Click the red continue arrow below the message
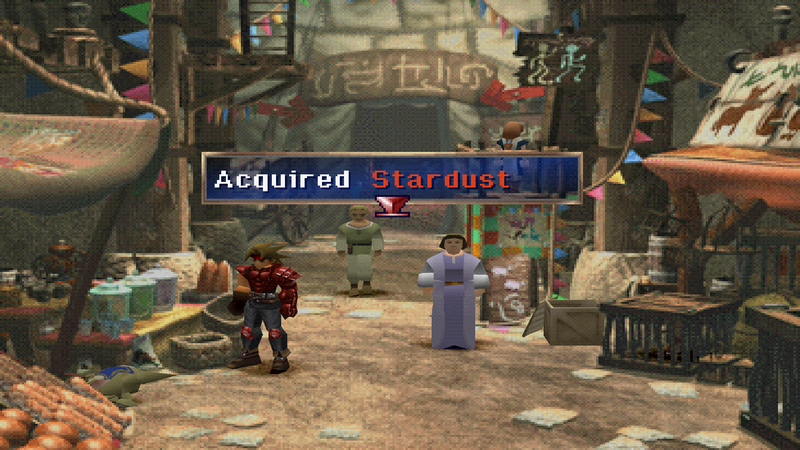 point(391,206)
